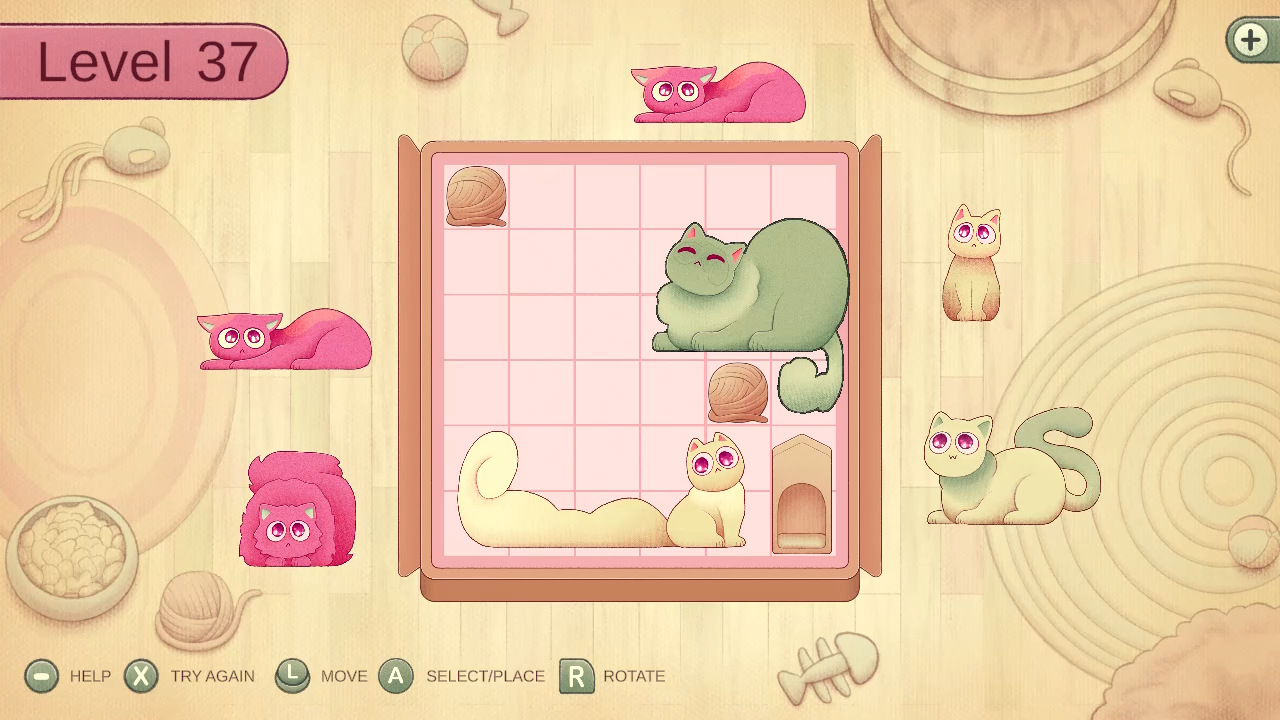The height and width of the screenshot is (720, 1280).
Task: Activate the A Select/Place control
Action: tap(396, 676)
